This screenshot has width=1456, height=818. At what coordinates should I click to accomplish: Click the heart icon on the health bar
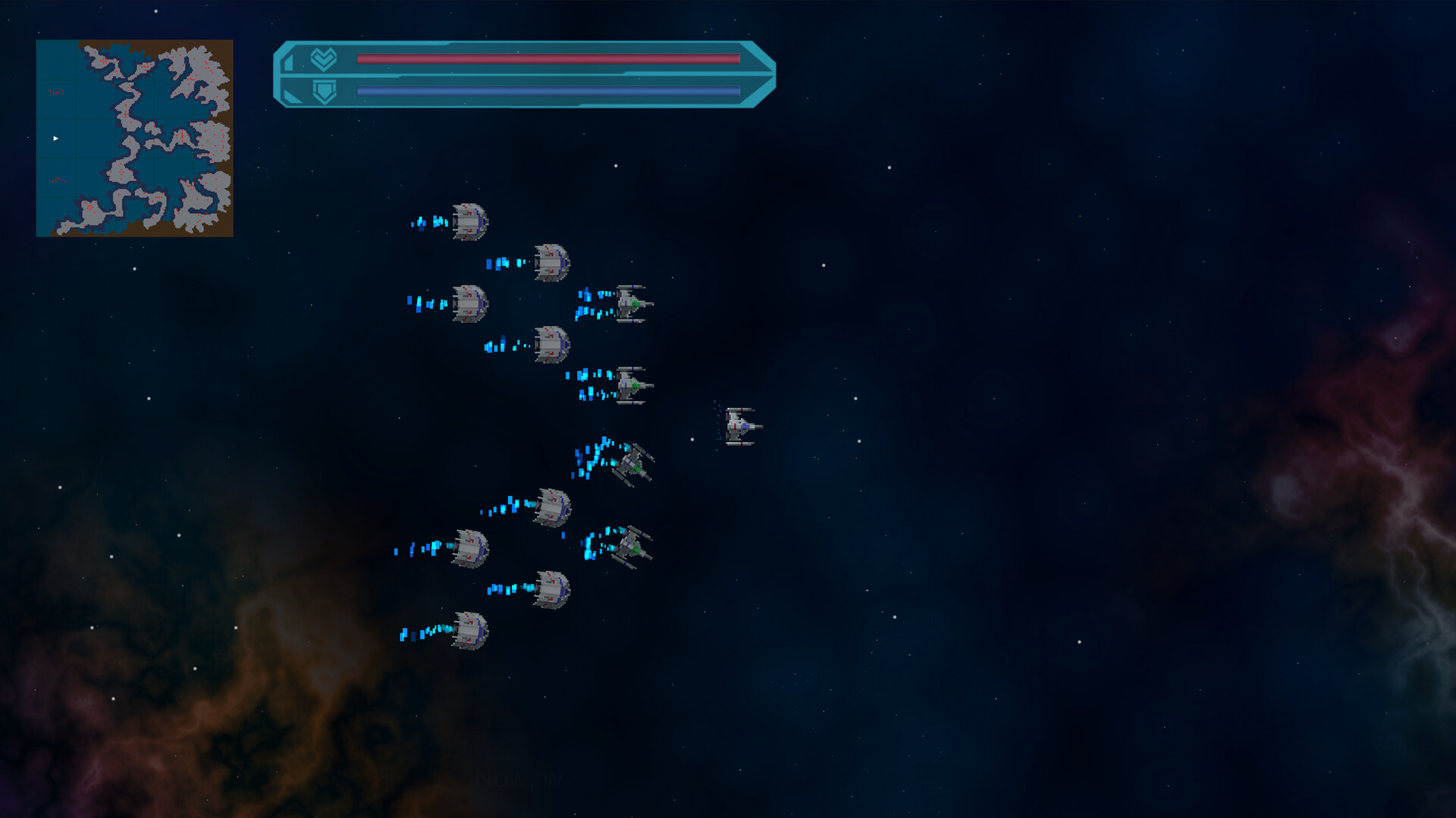click(322, 58)
